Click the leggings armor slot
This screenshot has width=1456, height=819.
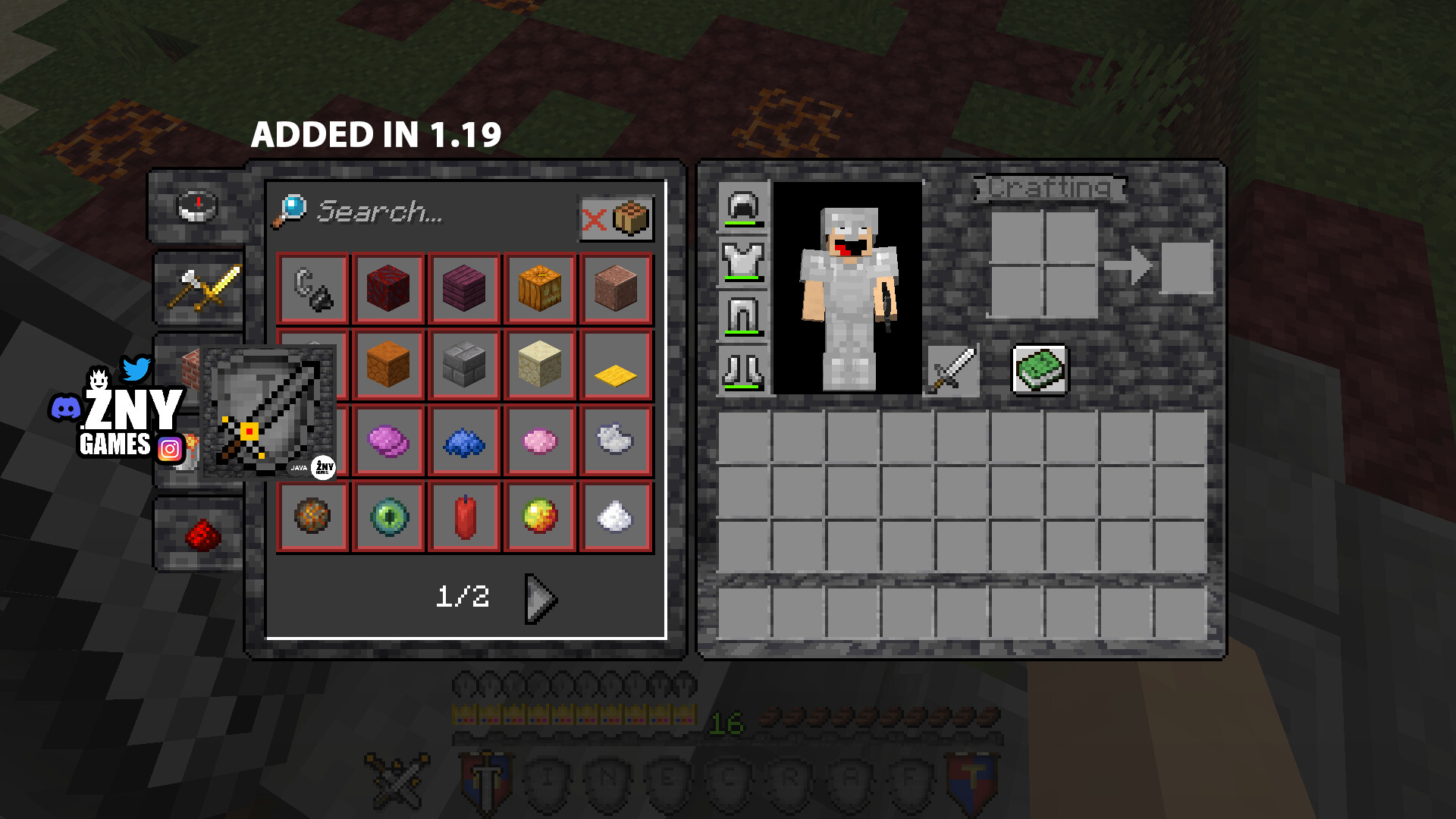point(743,316)
